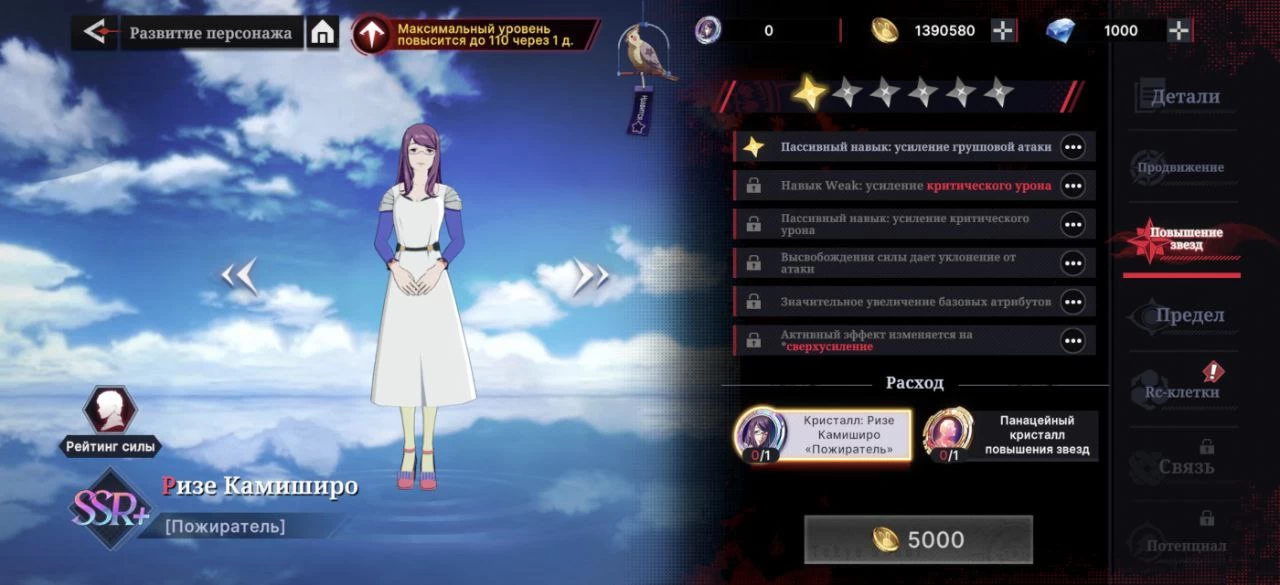Image resolution: width=1280 pixels, height=585 pixels.
Task: Open the Rc-клетки tab
Action: 1180,390
